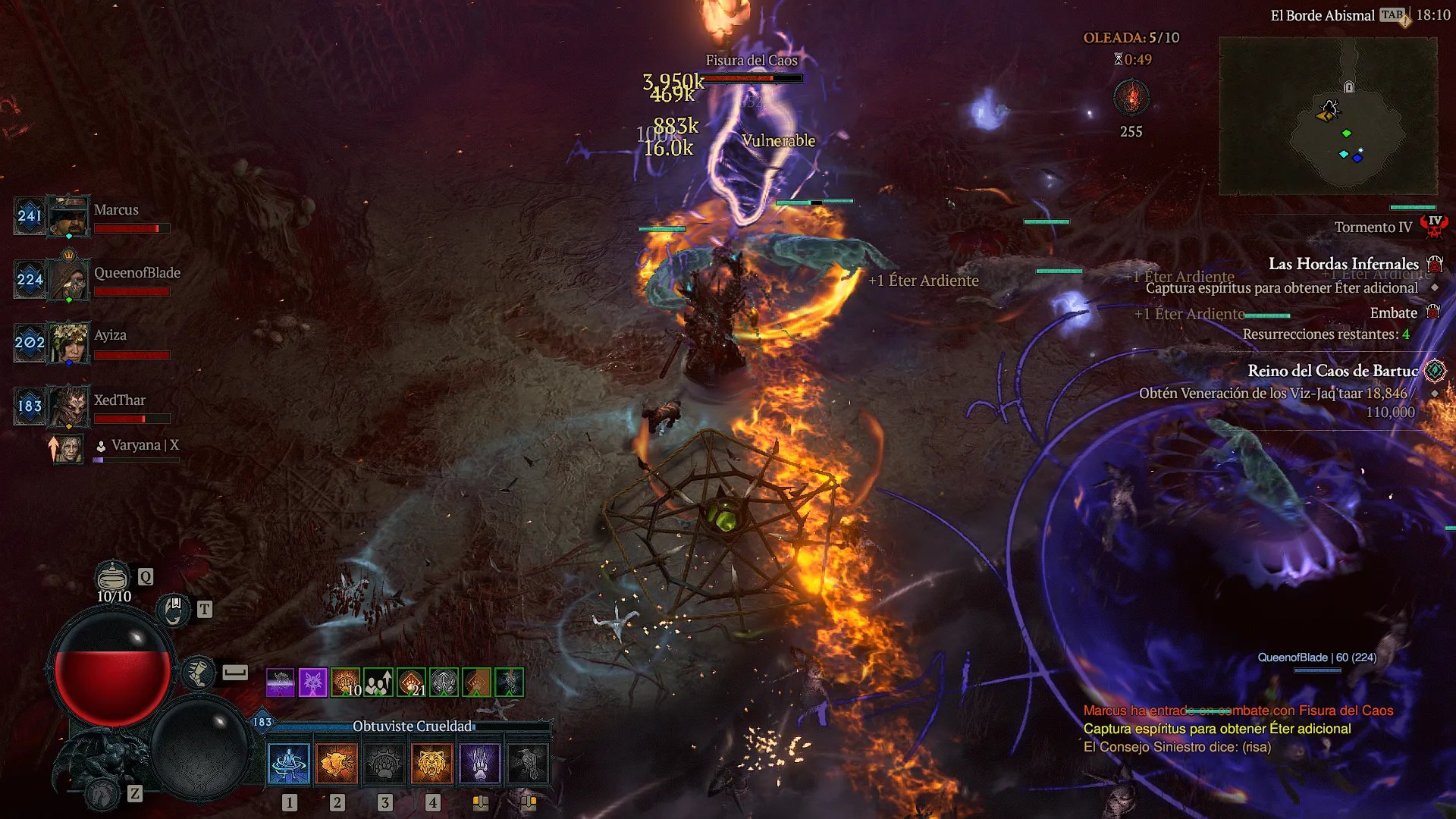Cast the purple claw swipe skill
Viewport: 1456px width, 819px height.
pyautogui.click(x=480, y=763)
